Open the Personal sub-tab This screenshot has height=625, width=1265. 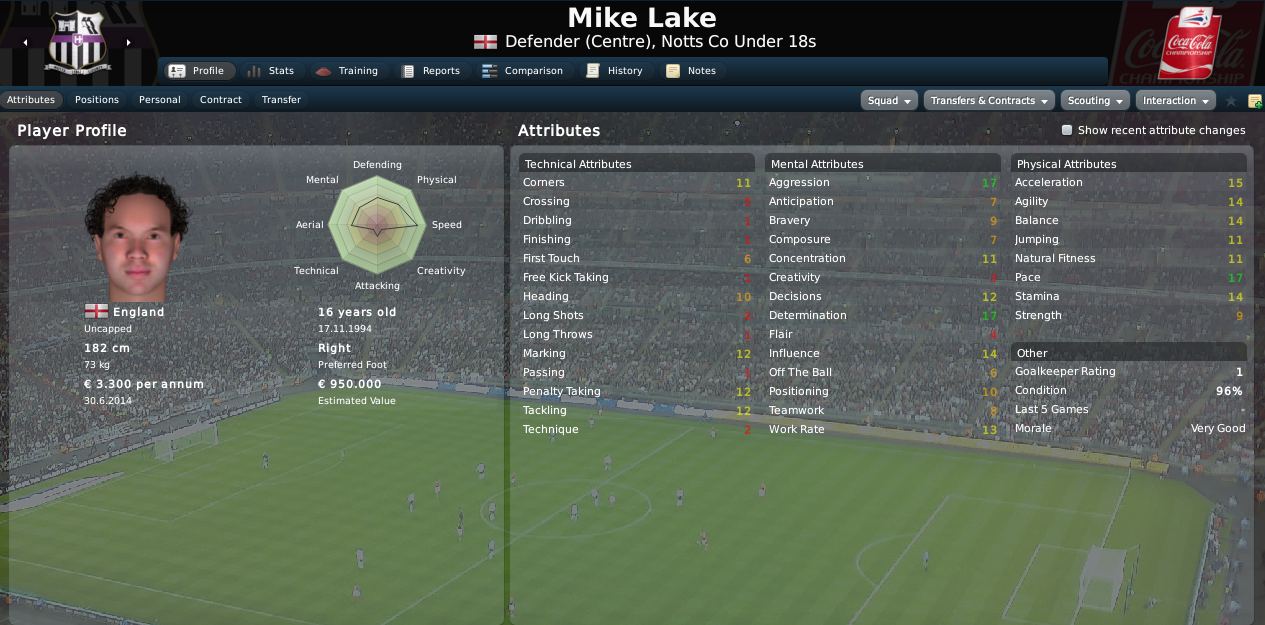click(160, 100)
